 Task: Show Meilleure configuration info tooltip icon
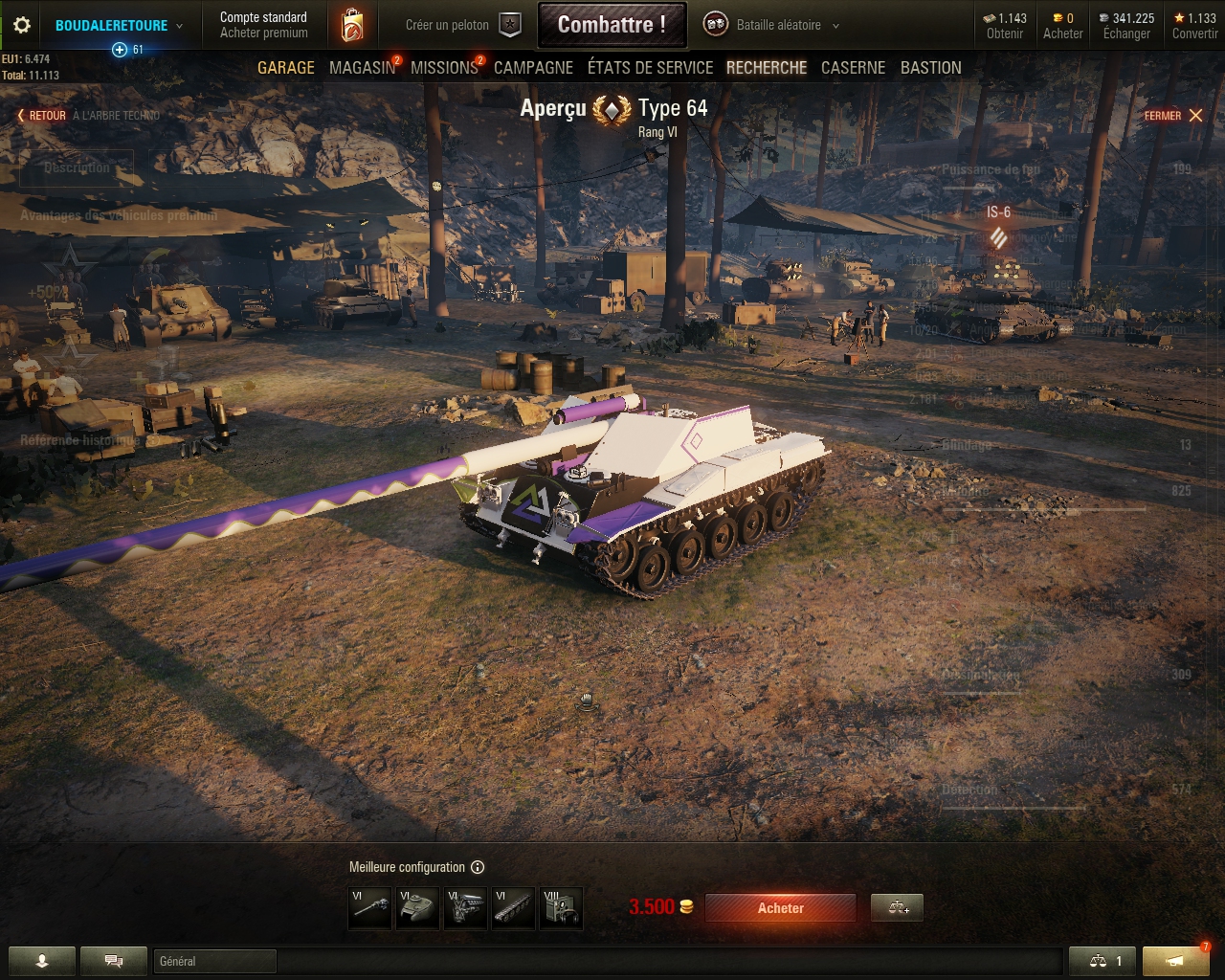tap(477, 867)
